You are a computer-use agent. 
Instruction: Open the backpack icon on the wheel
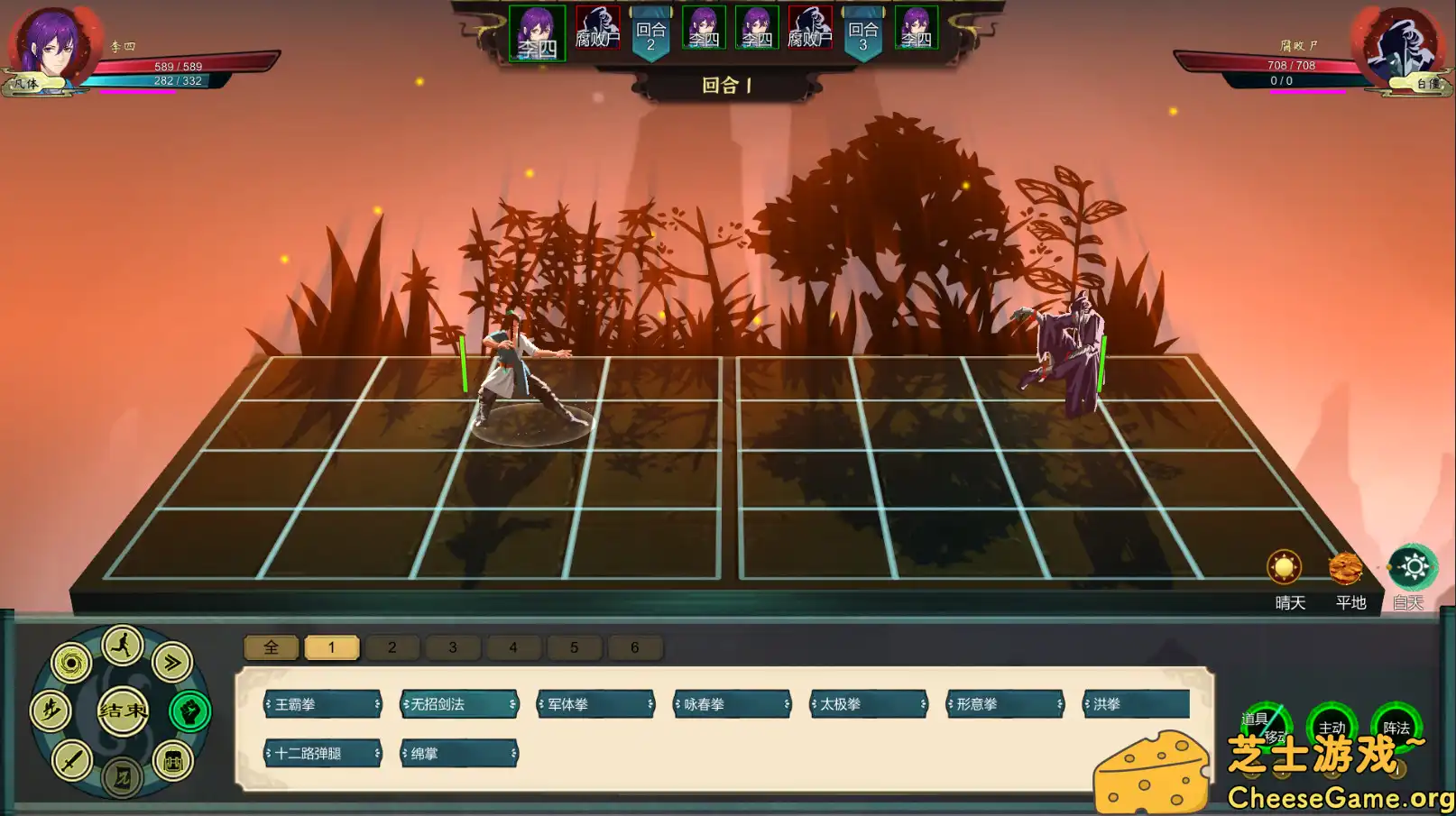click(x=172, y=761)
